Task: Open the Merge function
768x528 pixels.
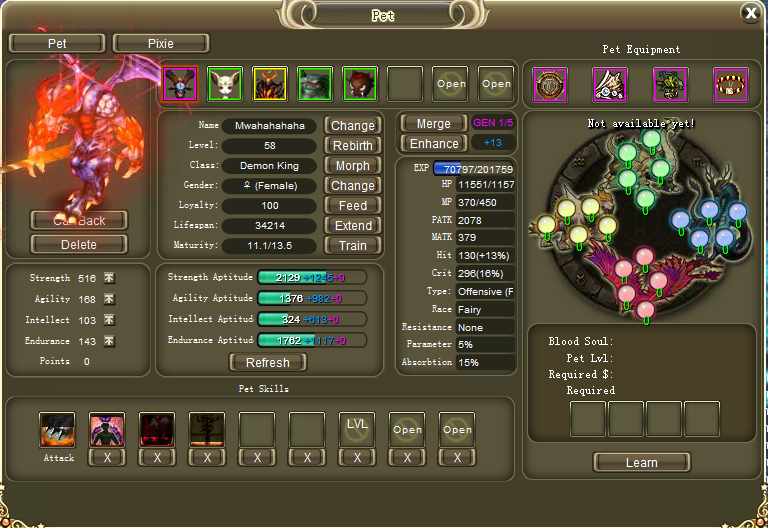Action: 433,123
